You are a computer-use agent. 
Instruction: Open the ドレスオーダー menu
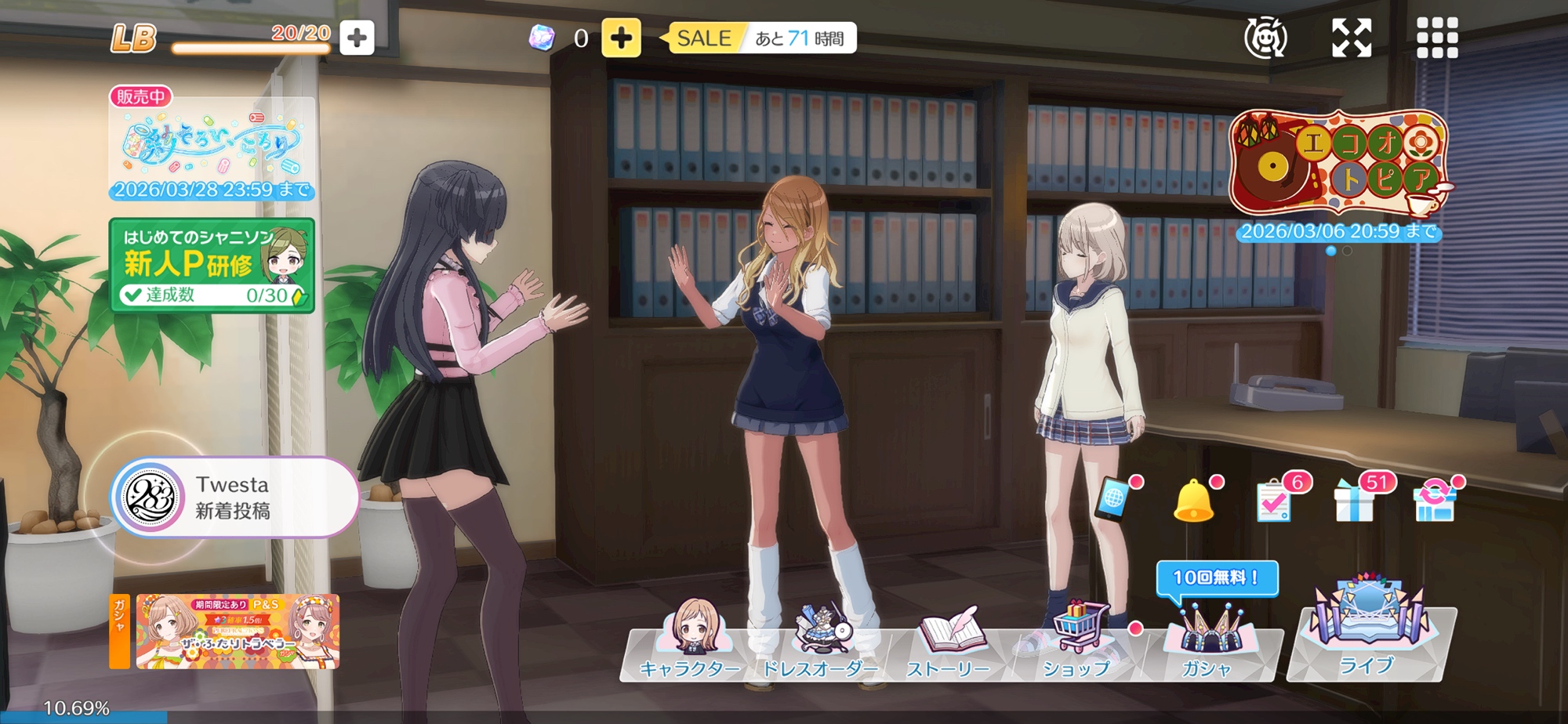tap(819, 641)
